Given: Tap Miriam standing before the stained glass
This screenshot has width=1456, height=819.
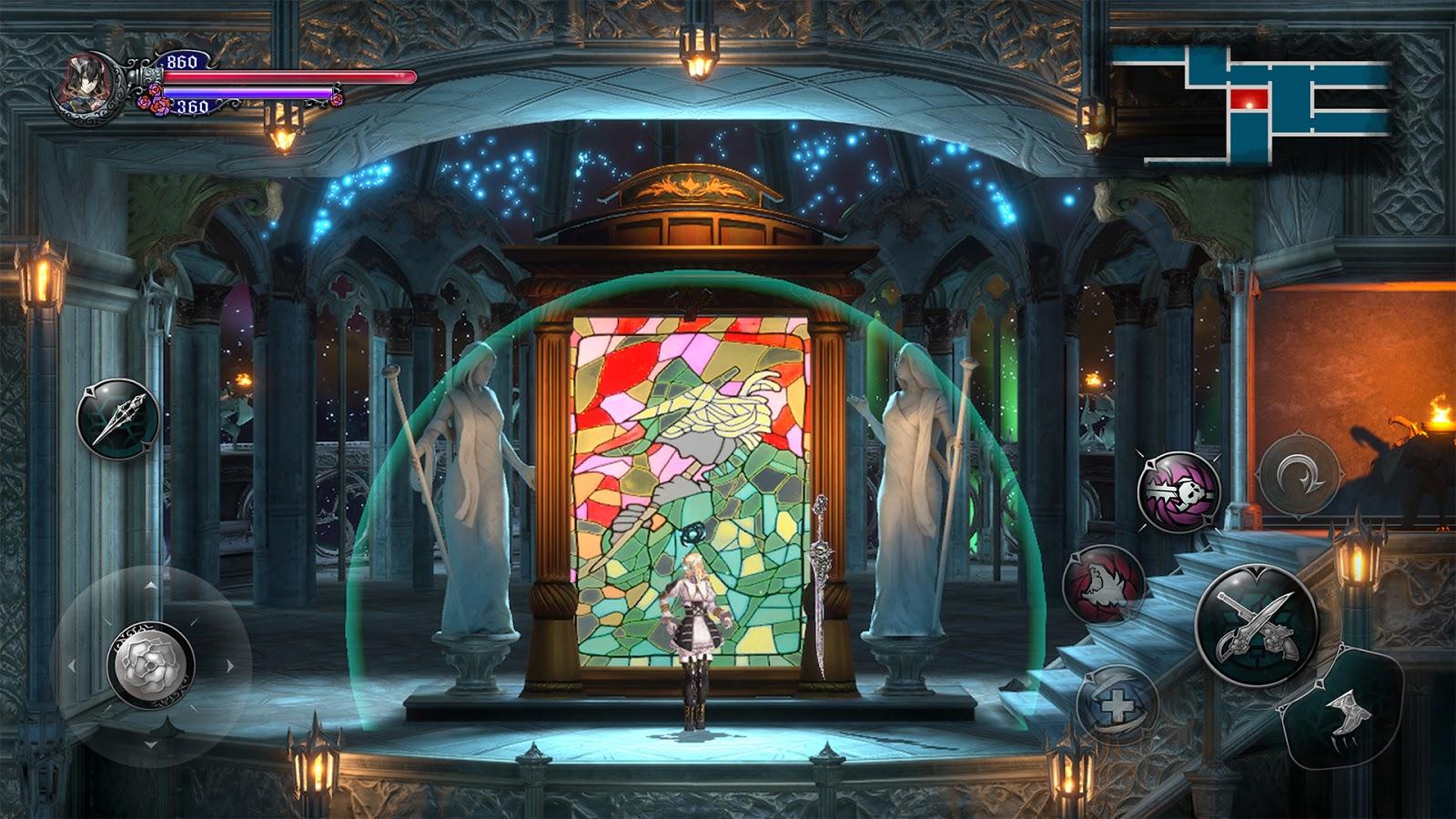Looking at the screenshot, I should tap(693, 628).
